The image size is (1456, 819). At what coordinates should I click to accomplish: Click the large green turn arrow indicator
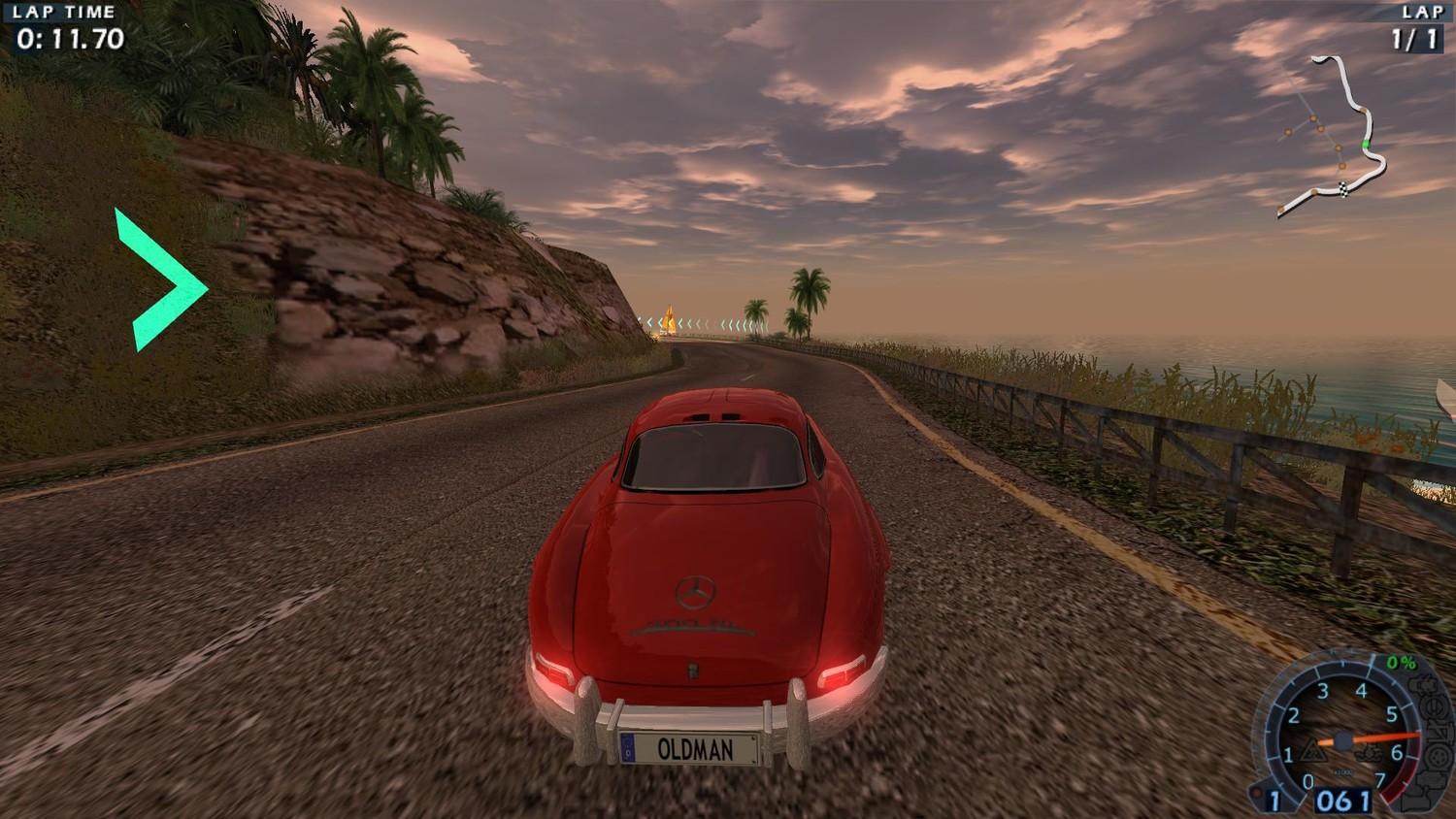pyautogui.click(x=161, y=279)
